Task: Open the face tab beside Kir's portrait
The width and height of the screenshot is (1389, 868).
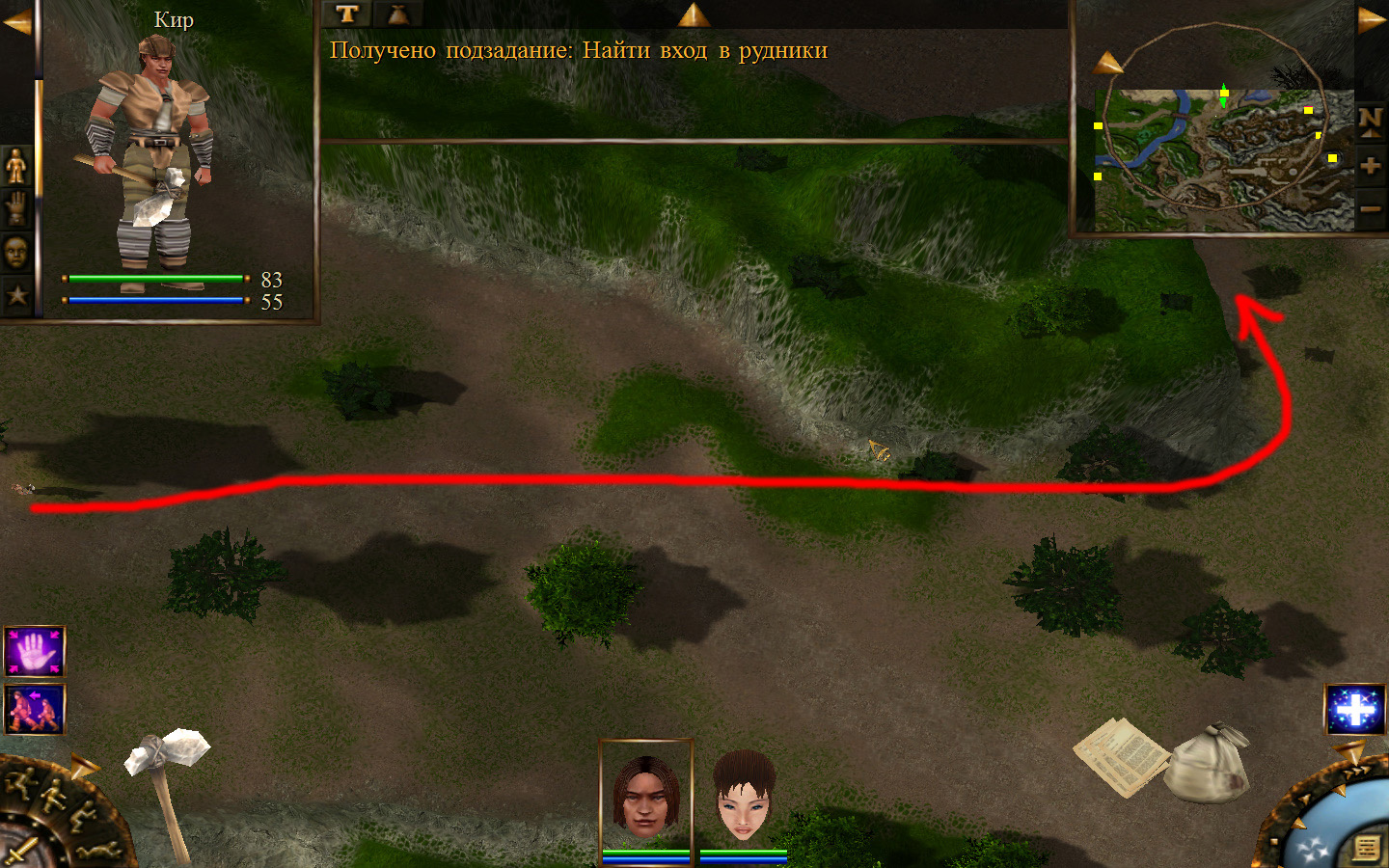Action: click(16, 253)
